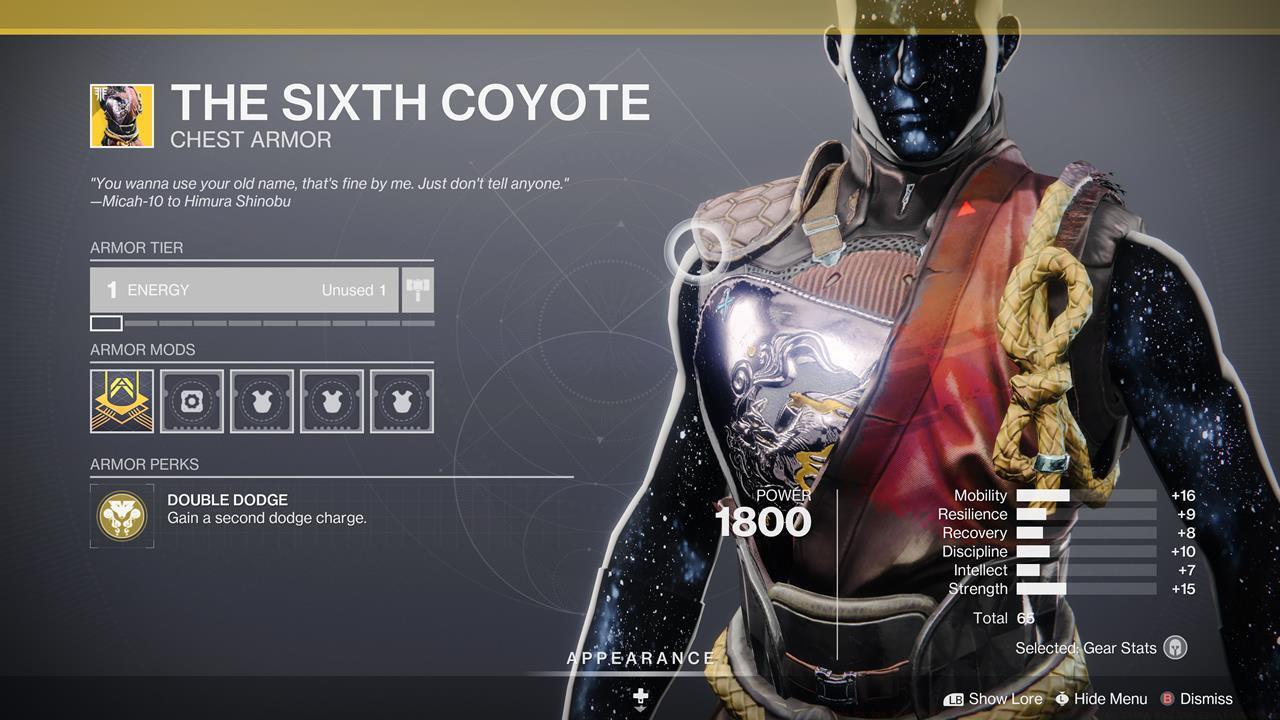
Task: Click the Double Dodge perk text description
Action: (266, 517)
